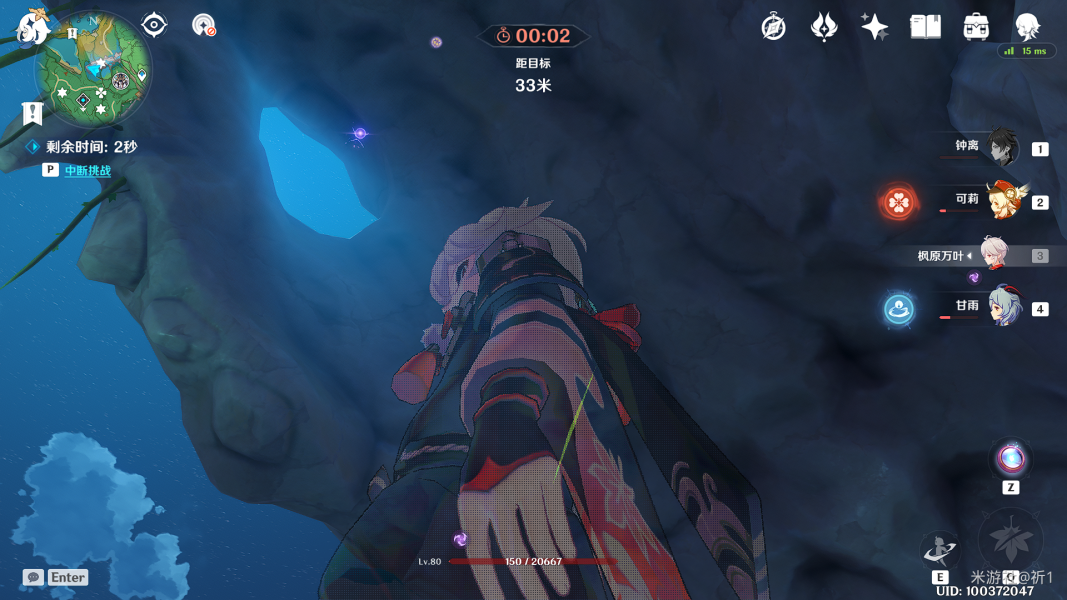Trigger 甘雨's blue elemental burst icon
This screenshot has height=600, width=1067.
coord(898,308)
